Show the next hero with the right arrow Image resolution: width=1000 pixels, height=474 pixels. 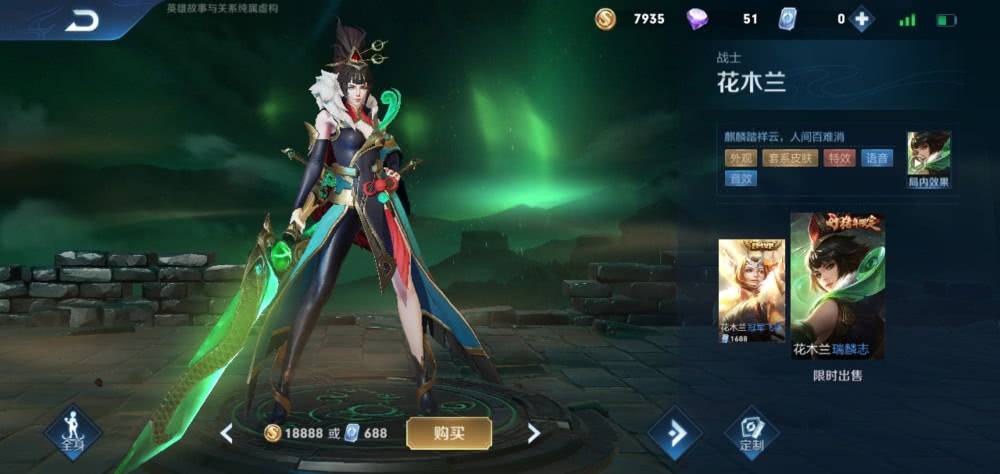coord(533,433)
